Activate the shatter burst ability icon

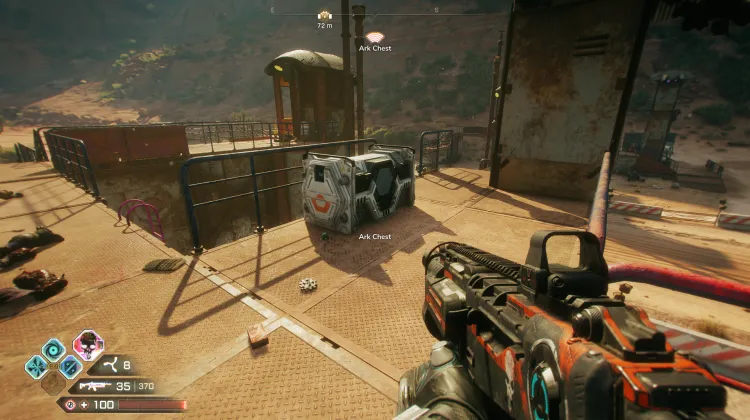(x=36, y=366)
